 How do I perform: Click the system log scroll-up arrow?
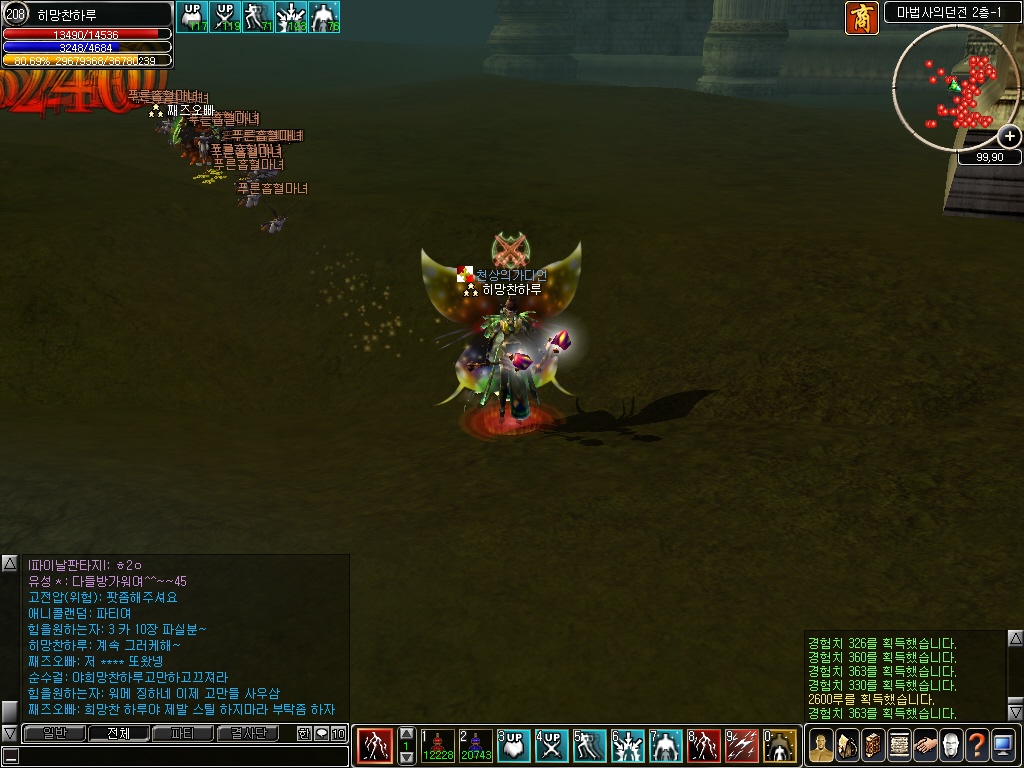[1015, 638]
